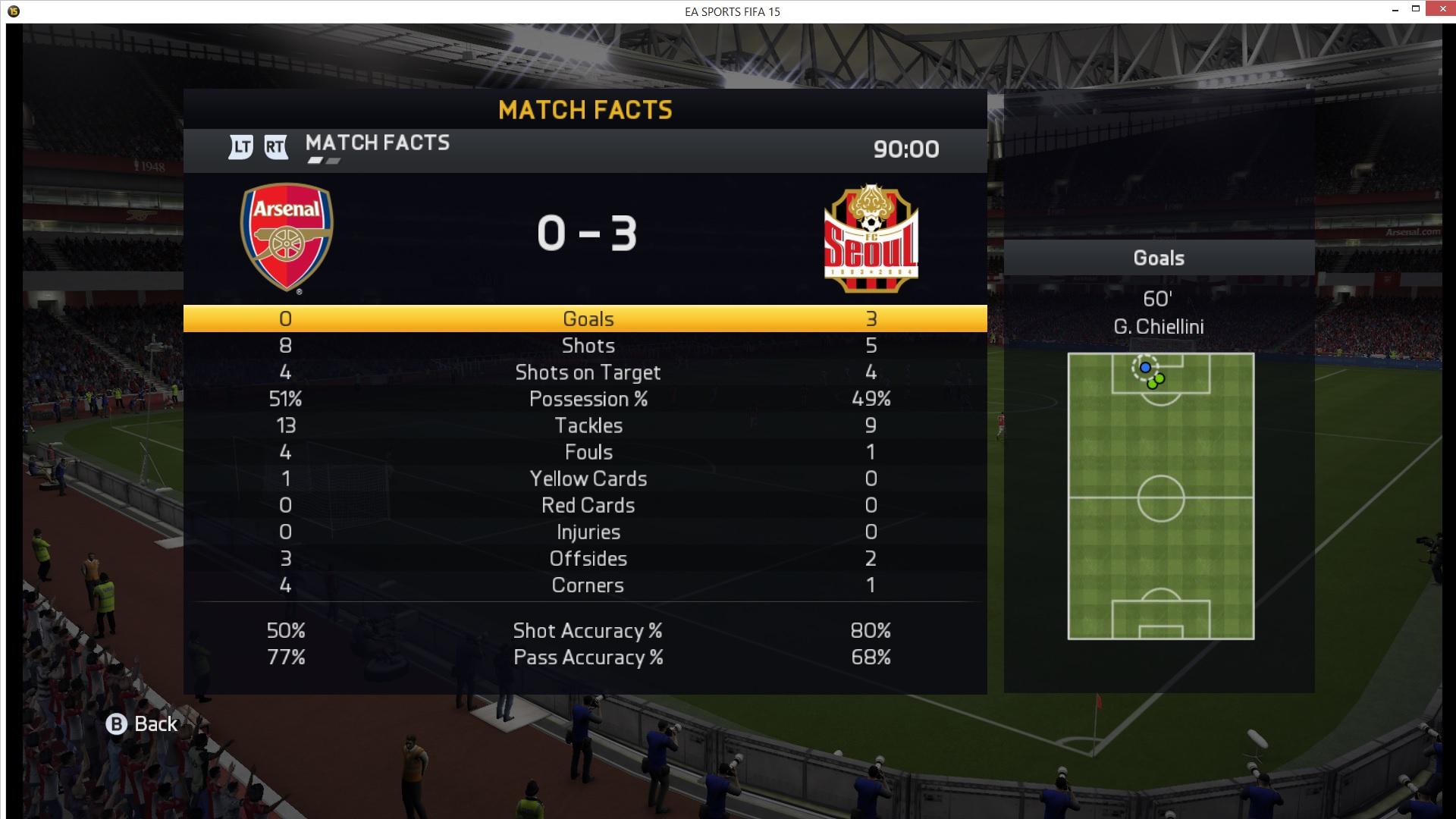Show the Yellow Cards row details
1456x819 pixels.
(x=588, y=479)
